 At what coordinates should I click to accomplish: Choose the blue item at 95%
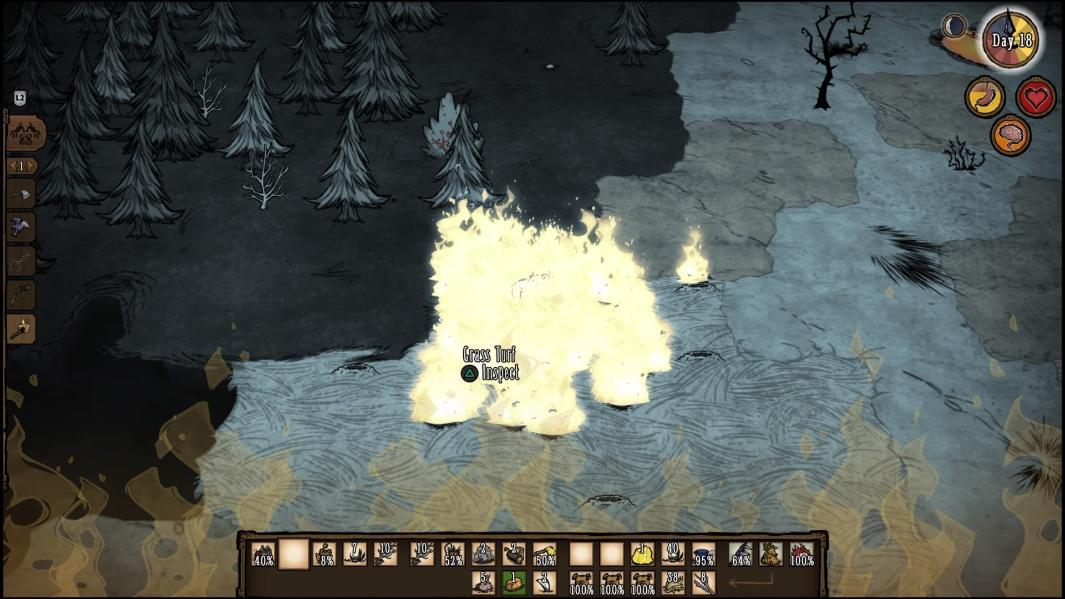coord(703,553)
